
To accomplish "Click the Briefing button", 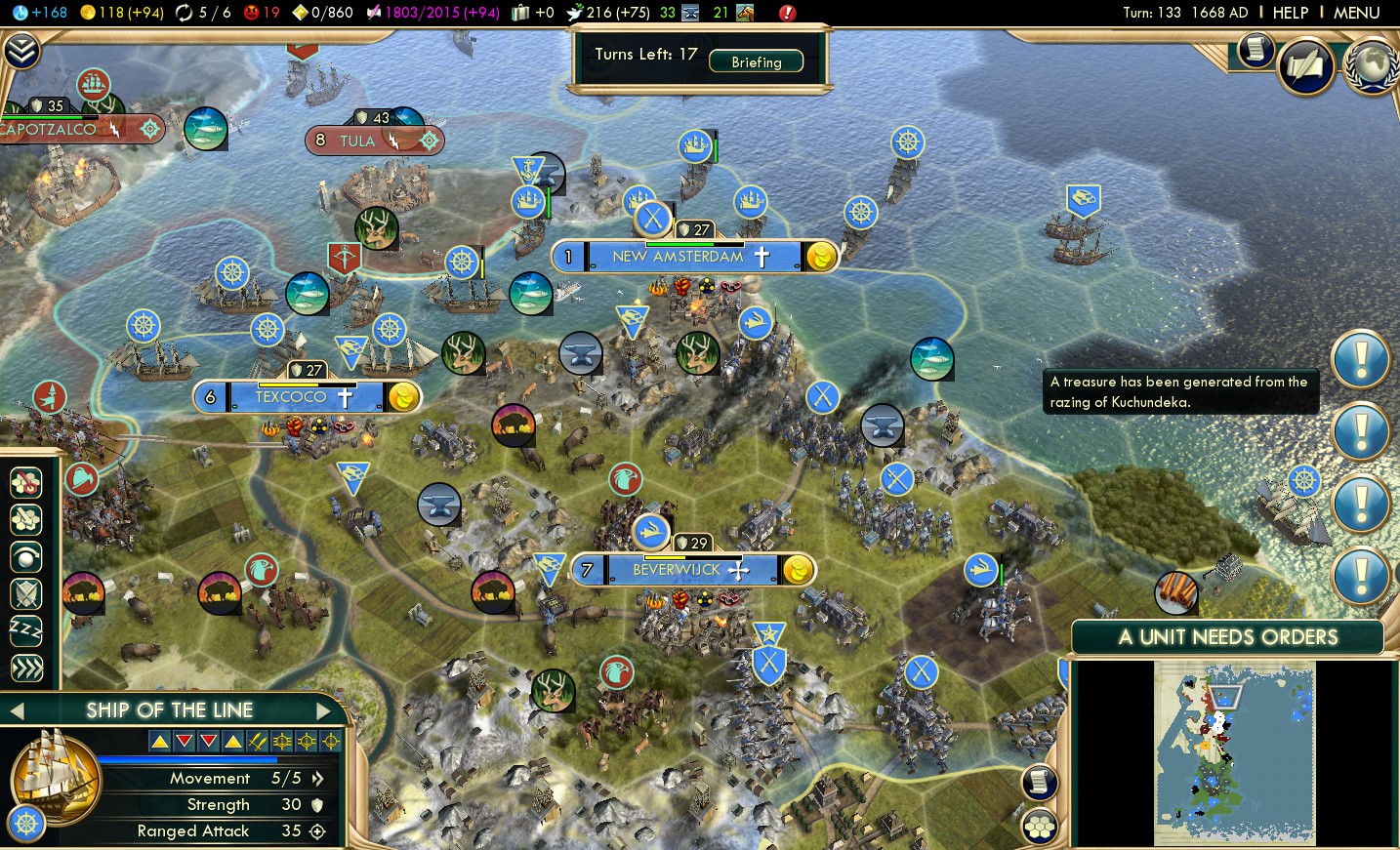I will [757, 61].
